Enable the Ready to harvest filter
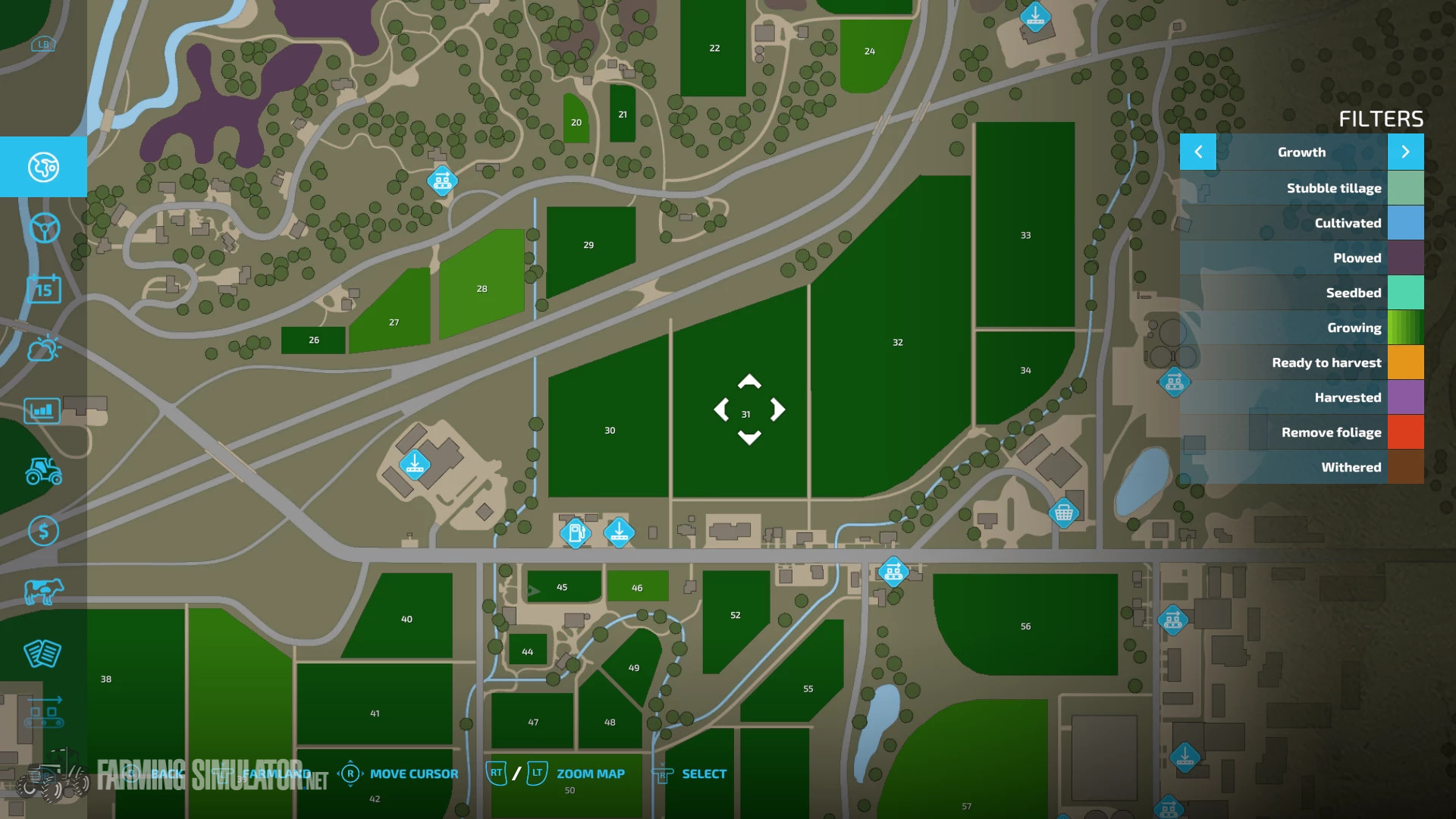 (x=1327, y=362)
